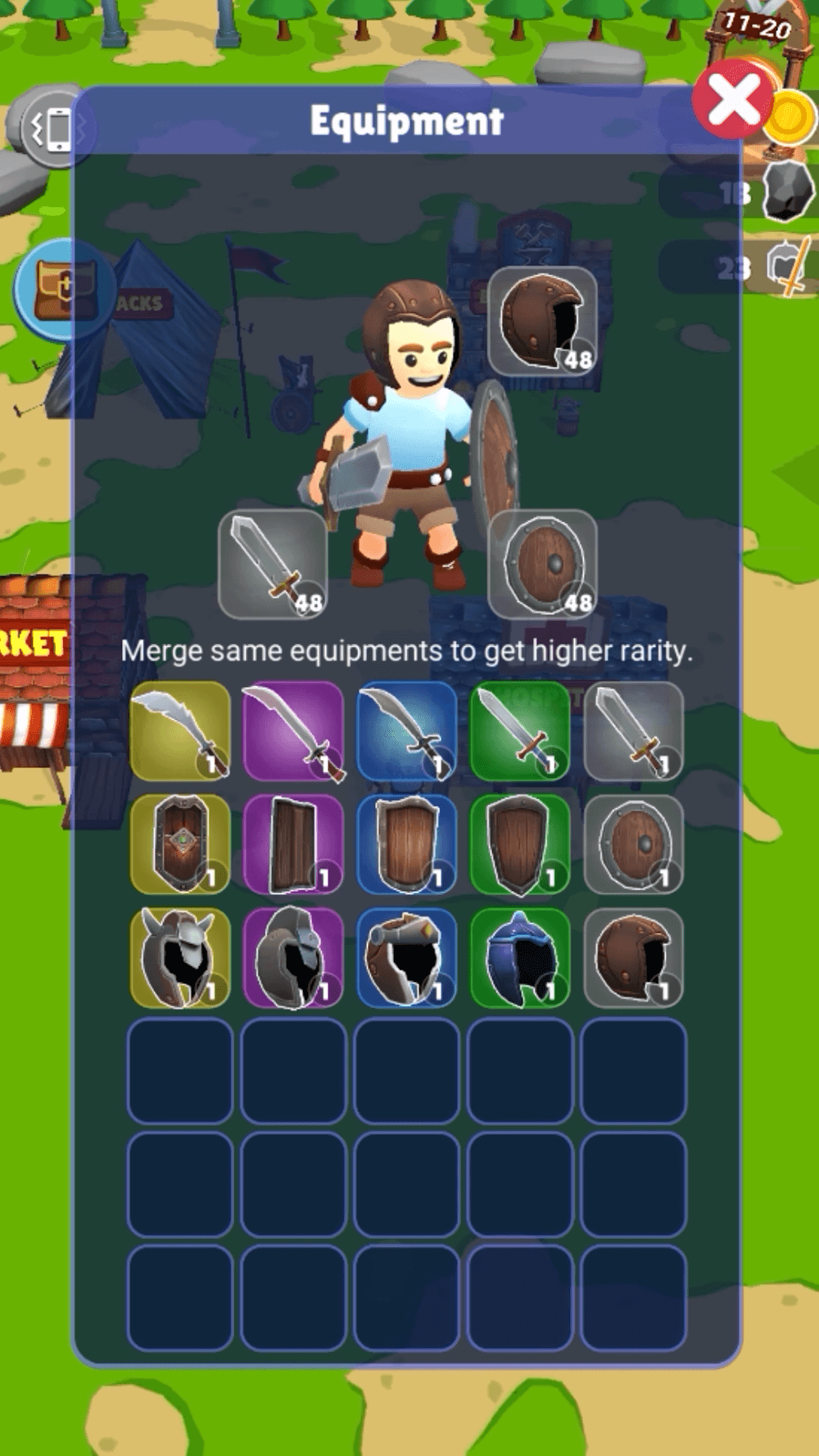Choose the blue-rarity goggled helmet
The image size is (819, 1456).
point(406,956)
